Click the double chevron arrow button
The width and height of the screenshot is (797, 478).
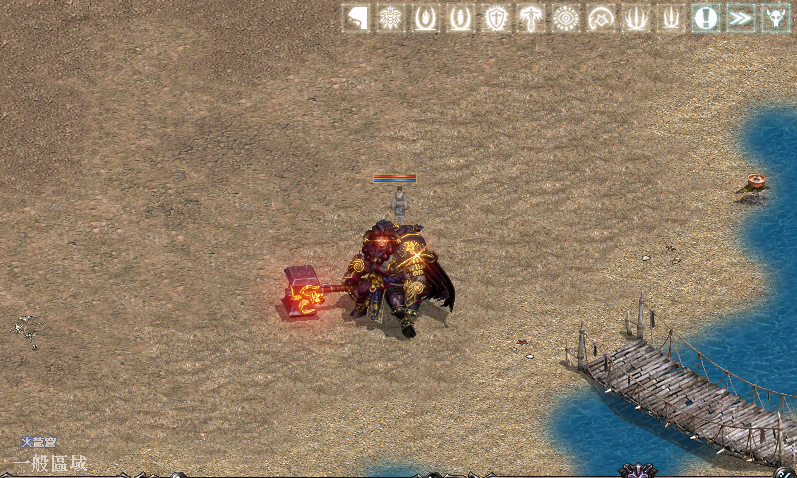point(741,18)
